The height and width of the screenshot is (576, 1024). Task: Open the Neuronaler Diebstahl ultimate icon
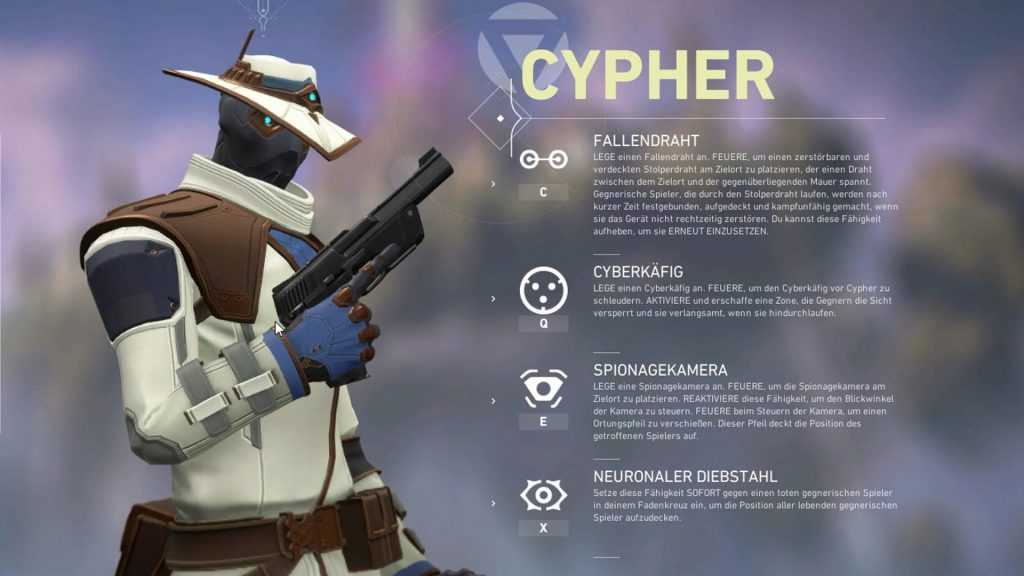[x=543, y=495]
